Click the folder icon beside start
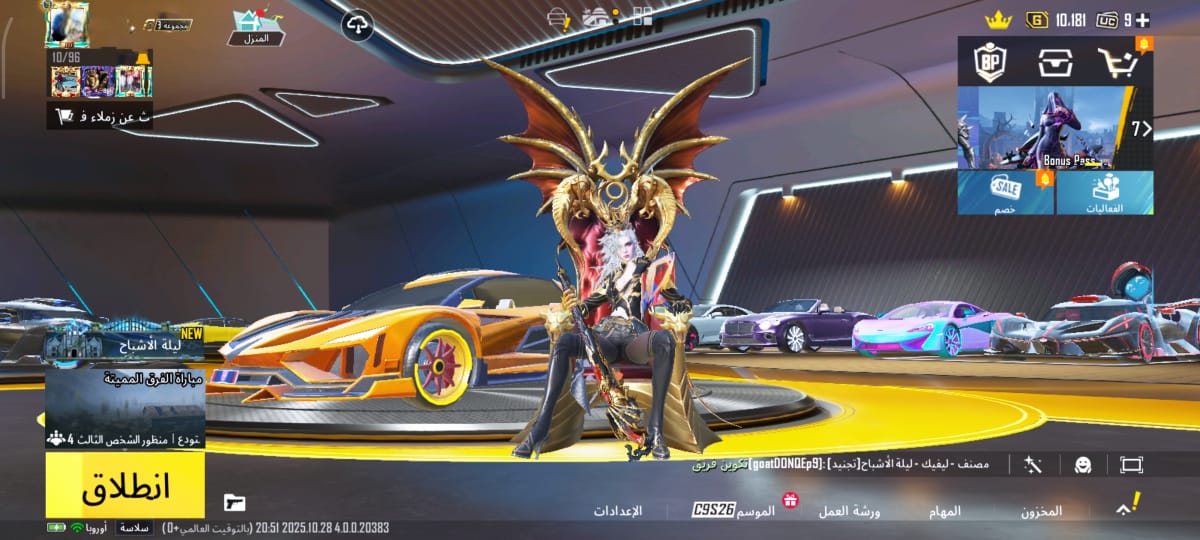This screenshot has width=1200, height=540. pyautogui.click(x=234, y=502)
